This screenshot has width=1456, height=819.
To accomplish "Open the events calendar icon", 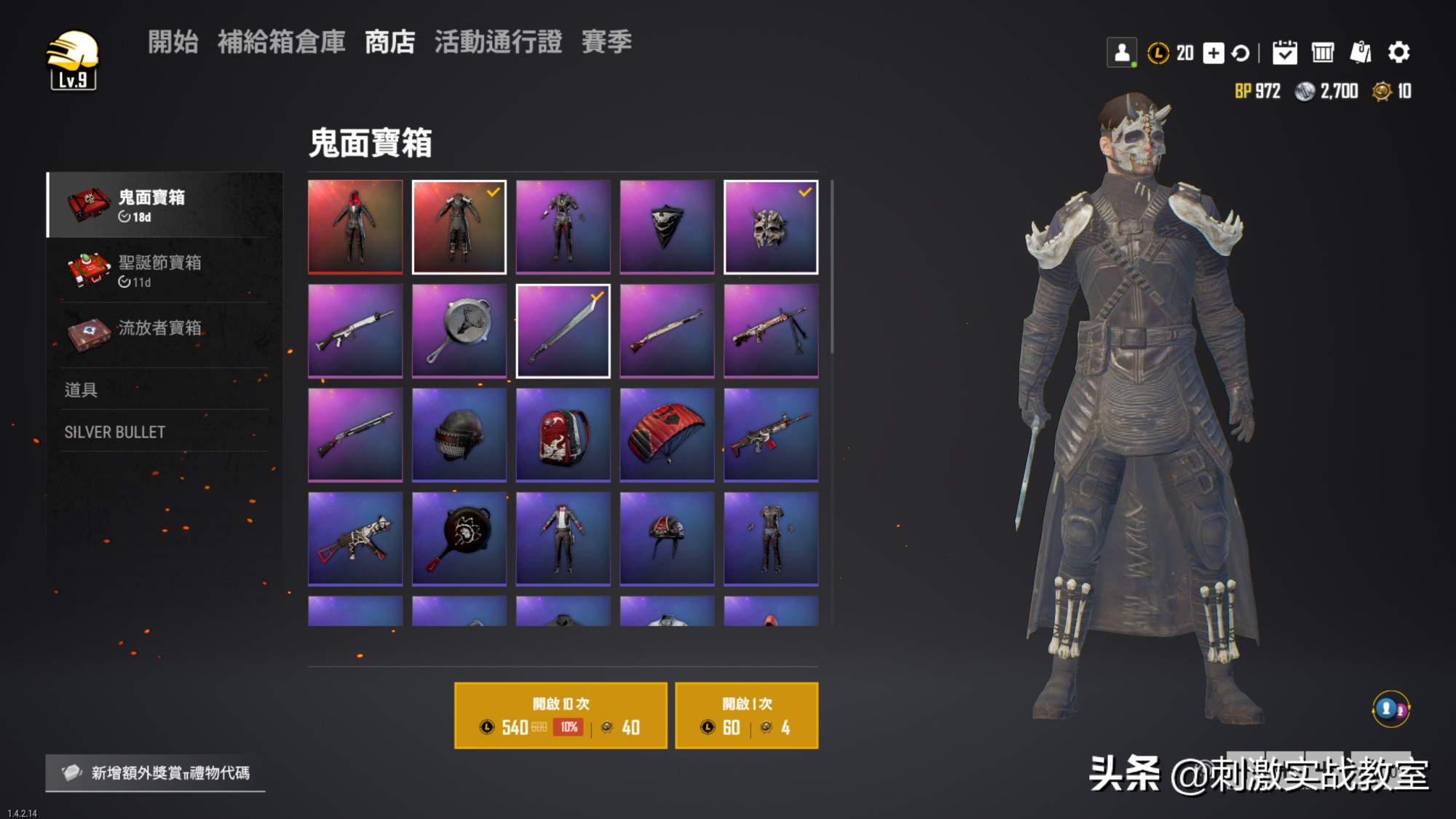I will tap(1284, 53).
